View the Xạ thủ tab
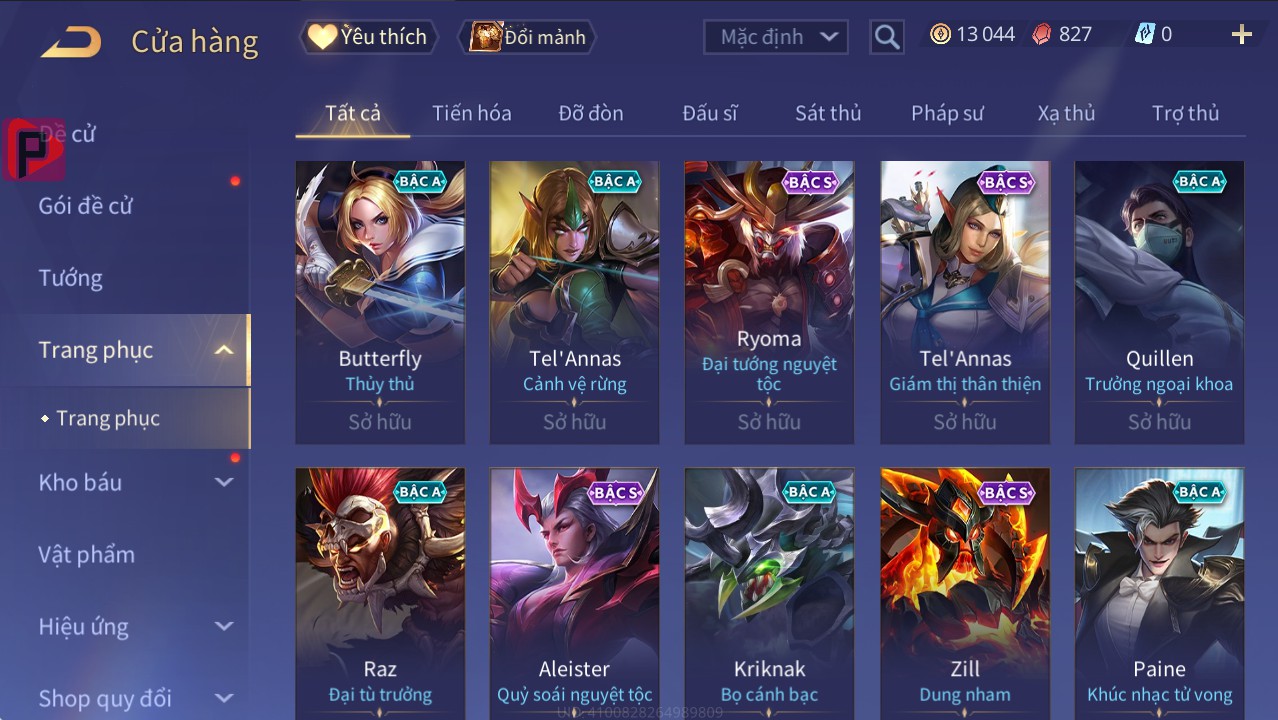Screen dimensions: 1278x720 pyautogui.click(x=1066, y=113)
